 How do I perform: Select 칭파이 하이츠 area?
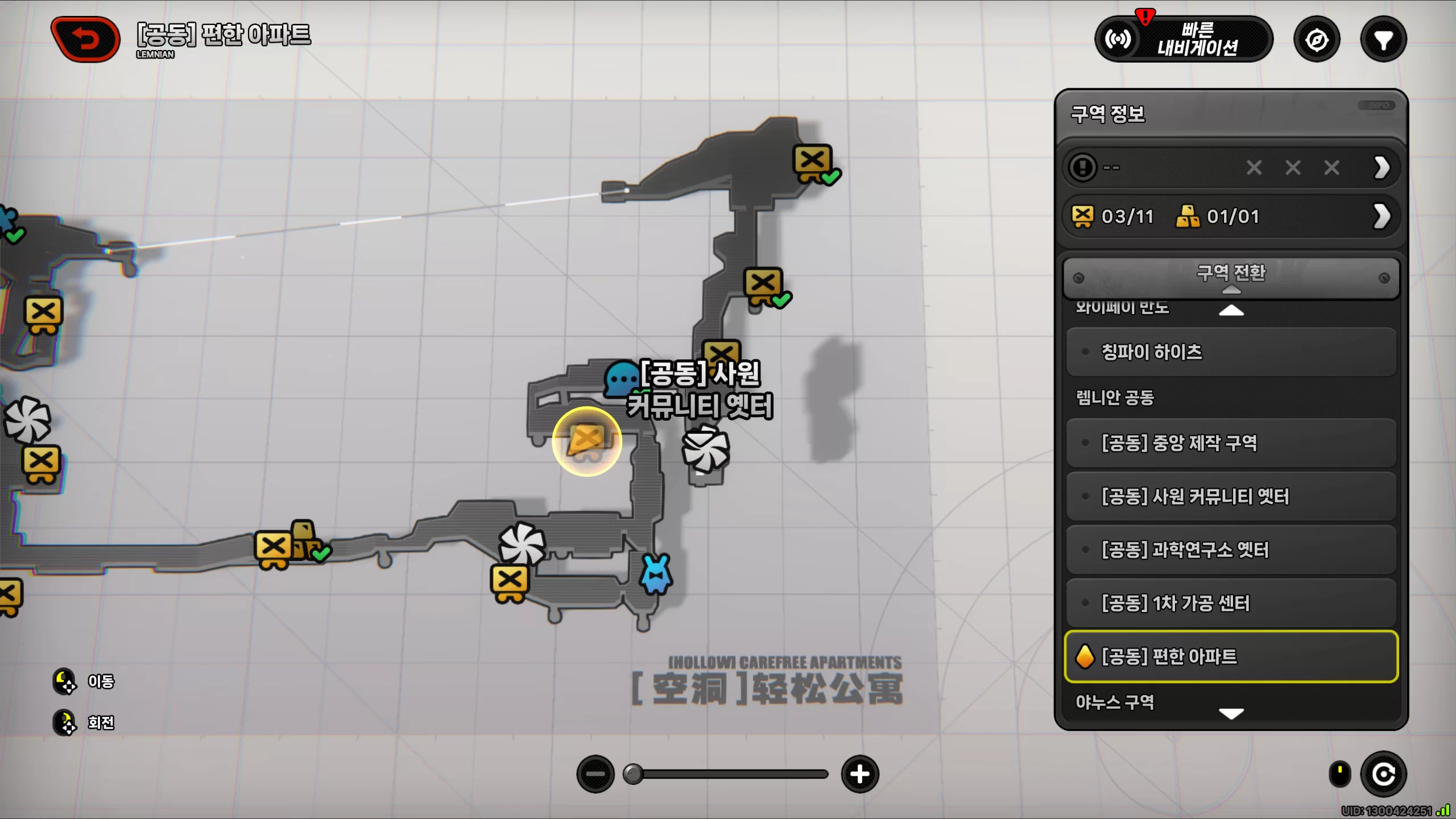1230,352
